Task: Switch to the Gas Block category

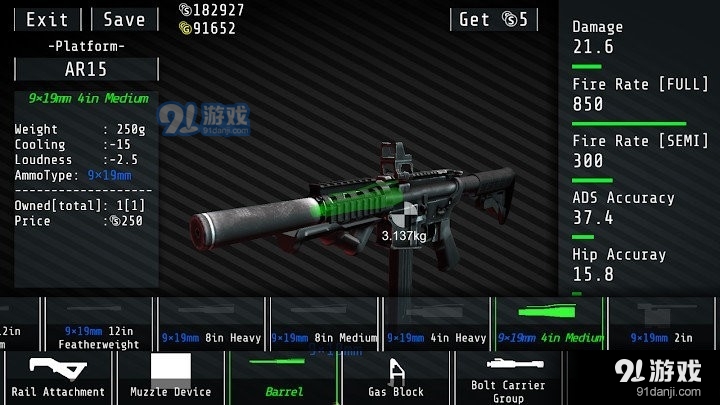Action: 396,378
